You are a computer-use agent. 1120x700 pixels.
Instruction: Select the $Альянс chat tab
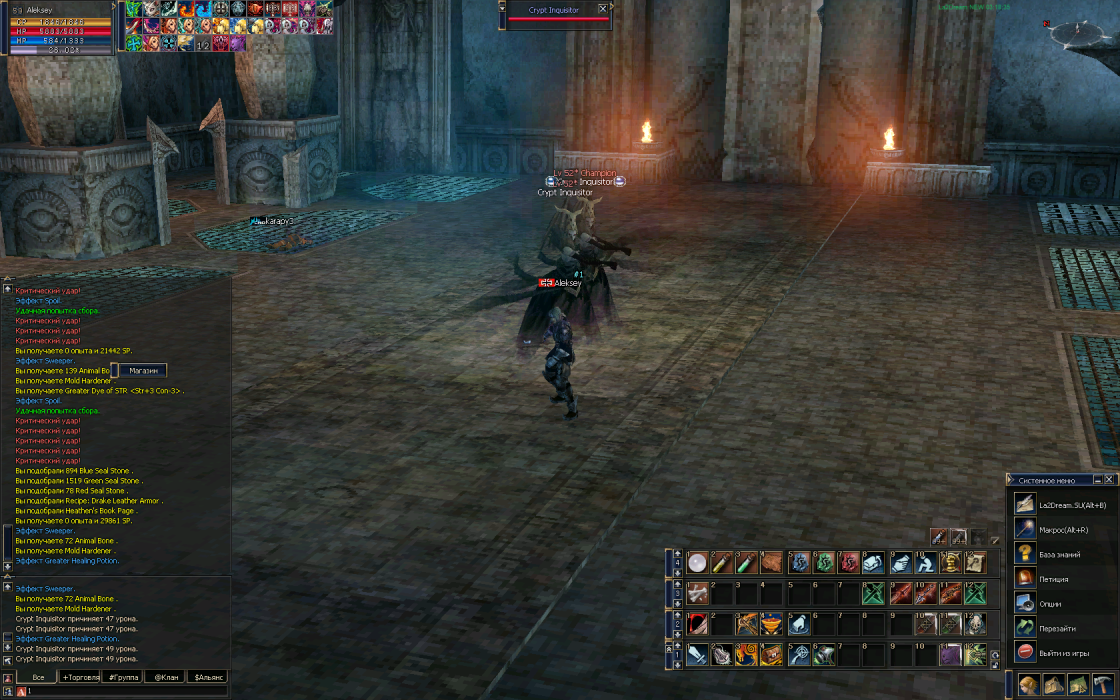coord(209,678)
